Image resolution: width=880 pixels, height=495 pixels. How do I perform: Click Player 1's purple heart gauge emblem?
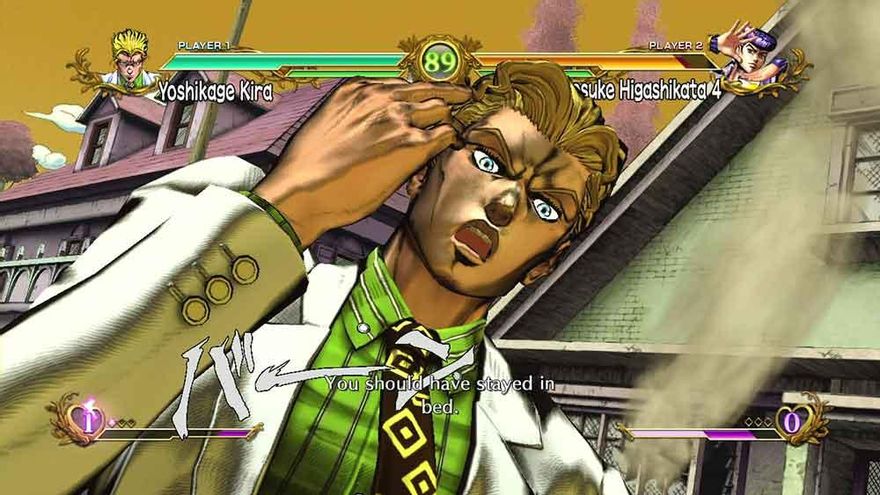[x=88, y=420]
